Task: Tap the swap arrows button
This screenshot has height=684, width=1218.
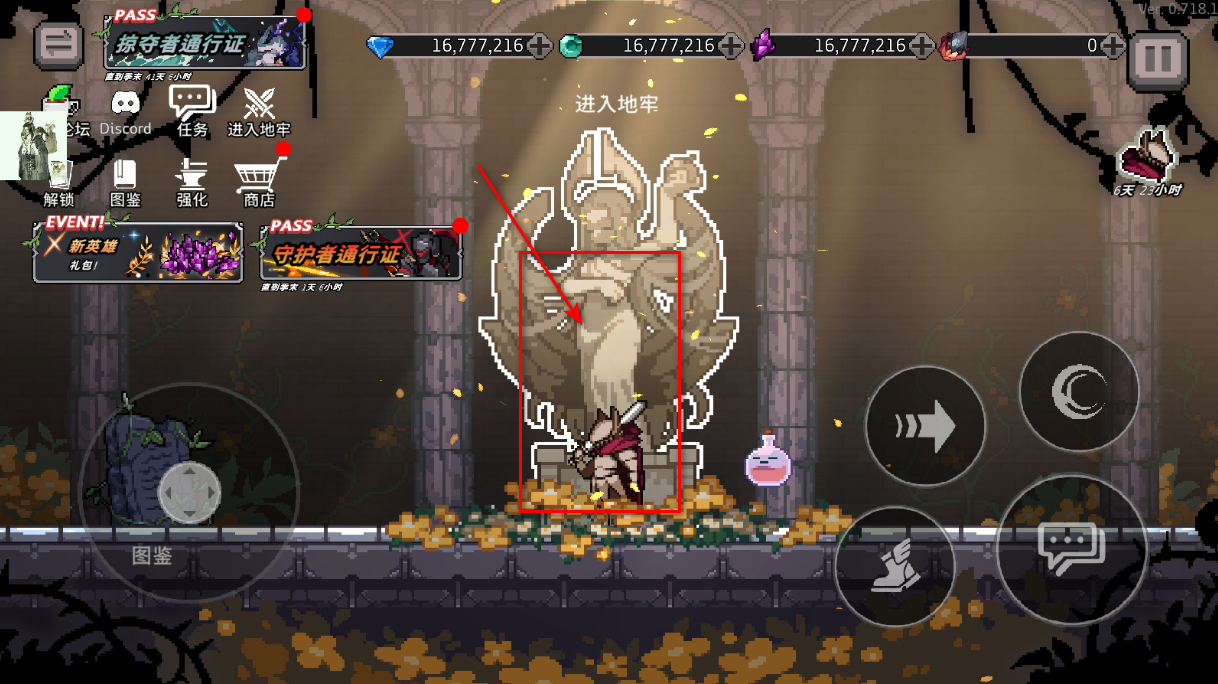Action: (x=59, y=44)
